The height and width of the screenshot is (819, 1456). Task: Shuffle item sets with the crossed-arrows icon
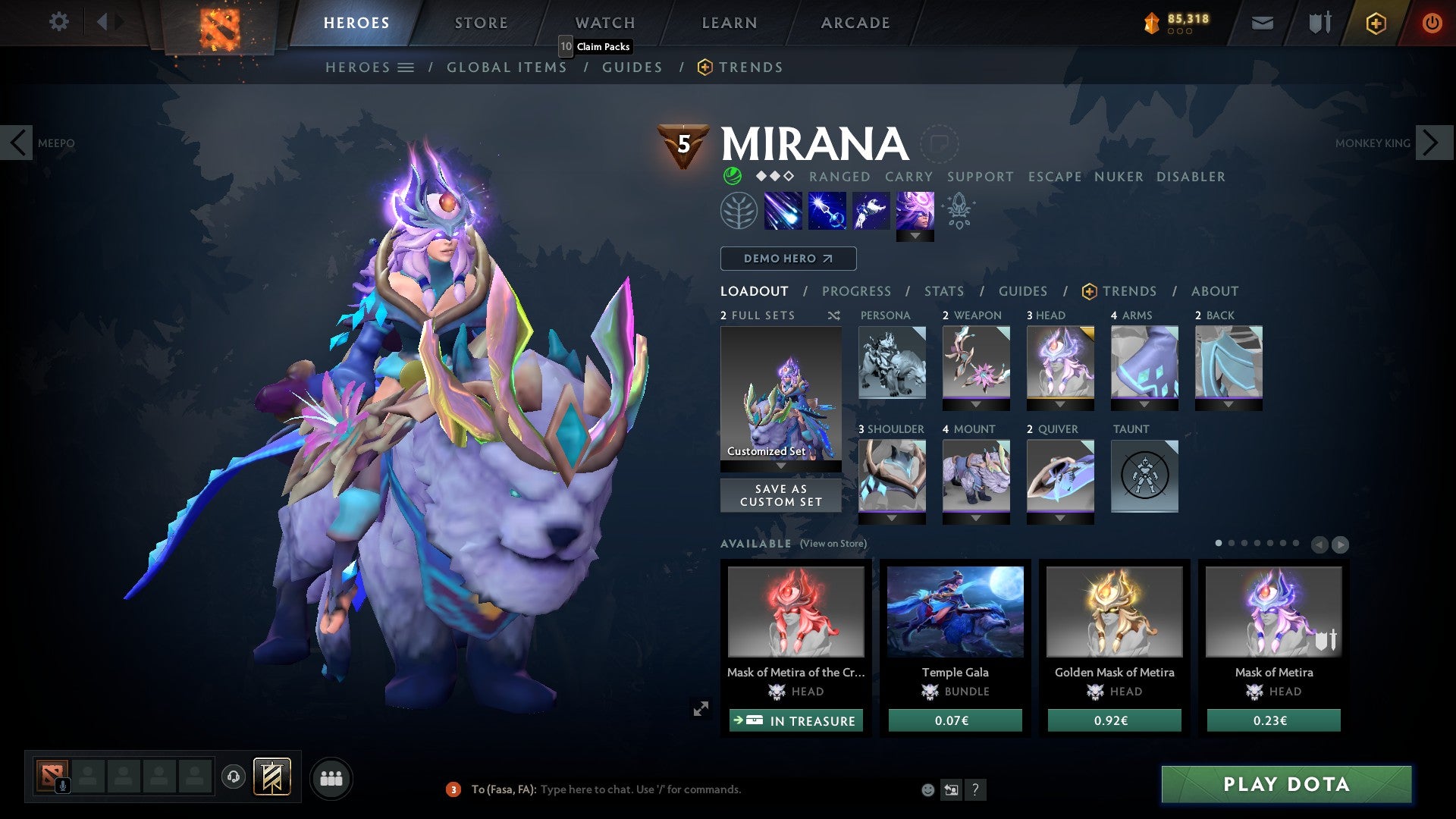[834, 315]
